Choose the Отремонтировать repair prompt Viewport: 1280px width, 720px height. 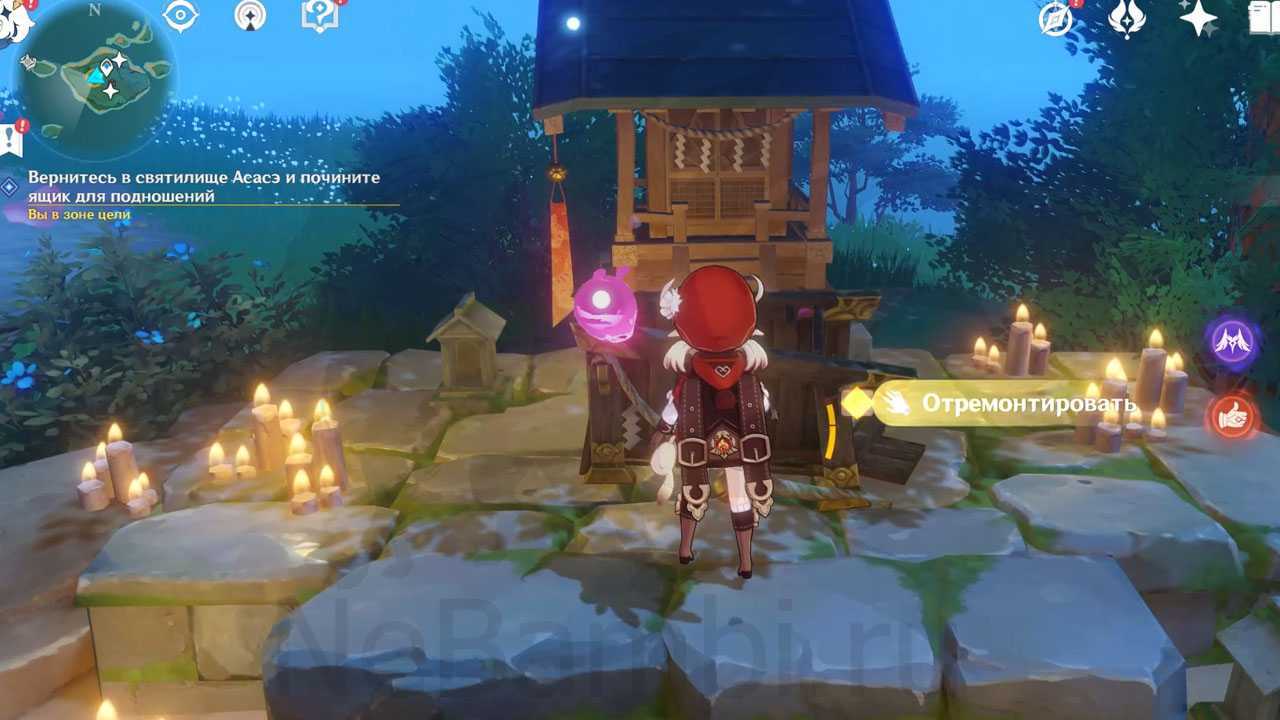coord(1010,404)
